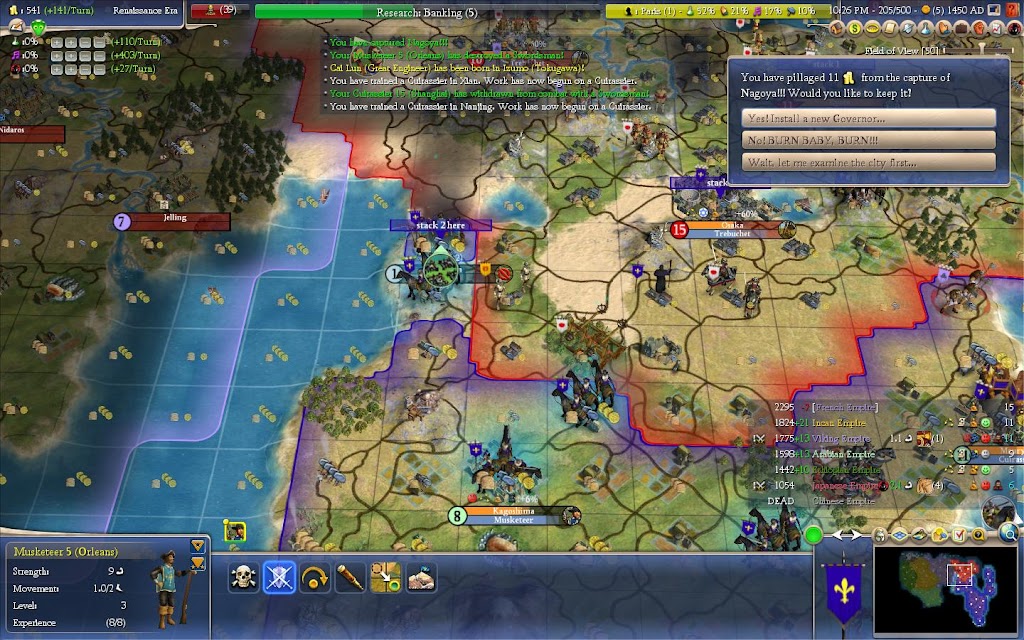The image size is (1024, 640).
Task: Activate the fortify crossed-swords action
Action: click(278, 578)
